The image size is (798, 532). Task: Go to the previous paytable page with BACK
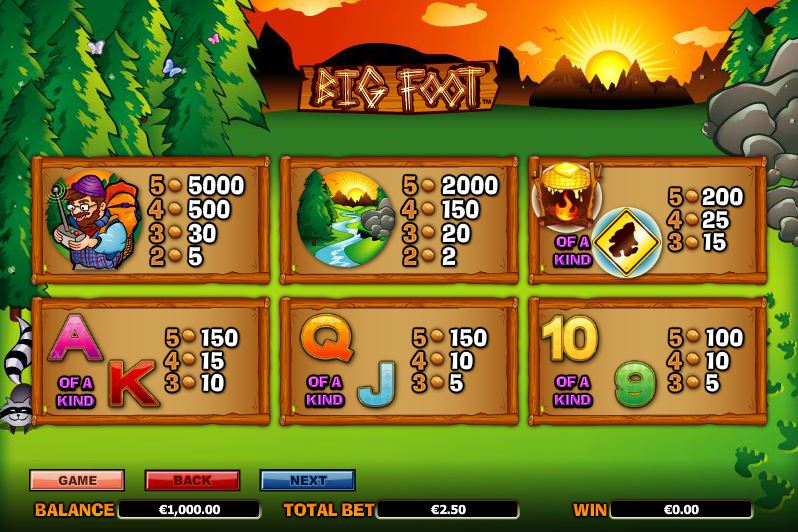point(192,480)
